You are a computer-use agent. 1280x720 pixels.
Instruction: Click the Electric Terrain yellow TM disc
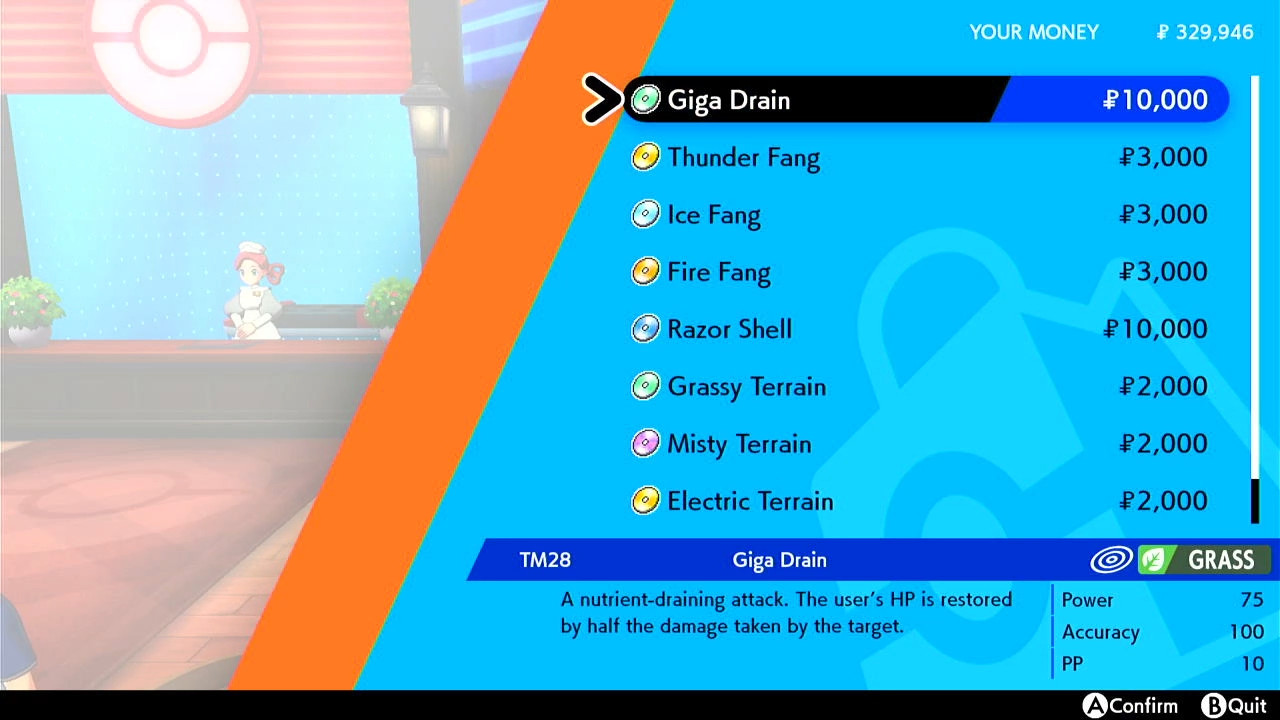click(x=645, y=501)
